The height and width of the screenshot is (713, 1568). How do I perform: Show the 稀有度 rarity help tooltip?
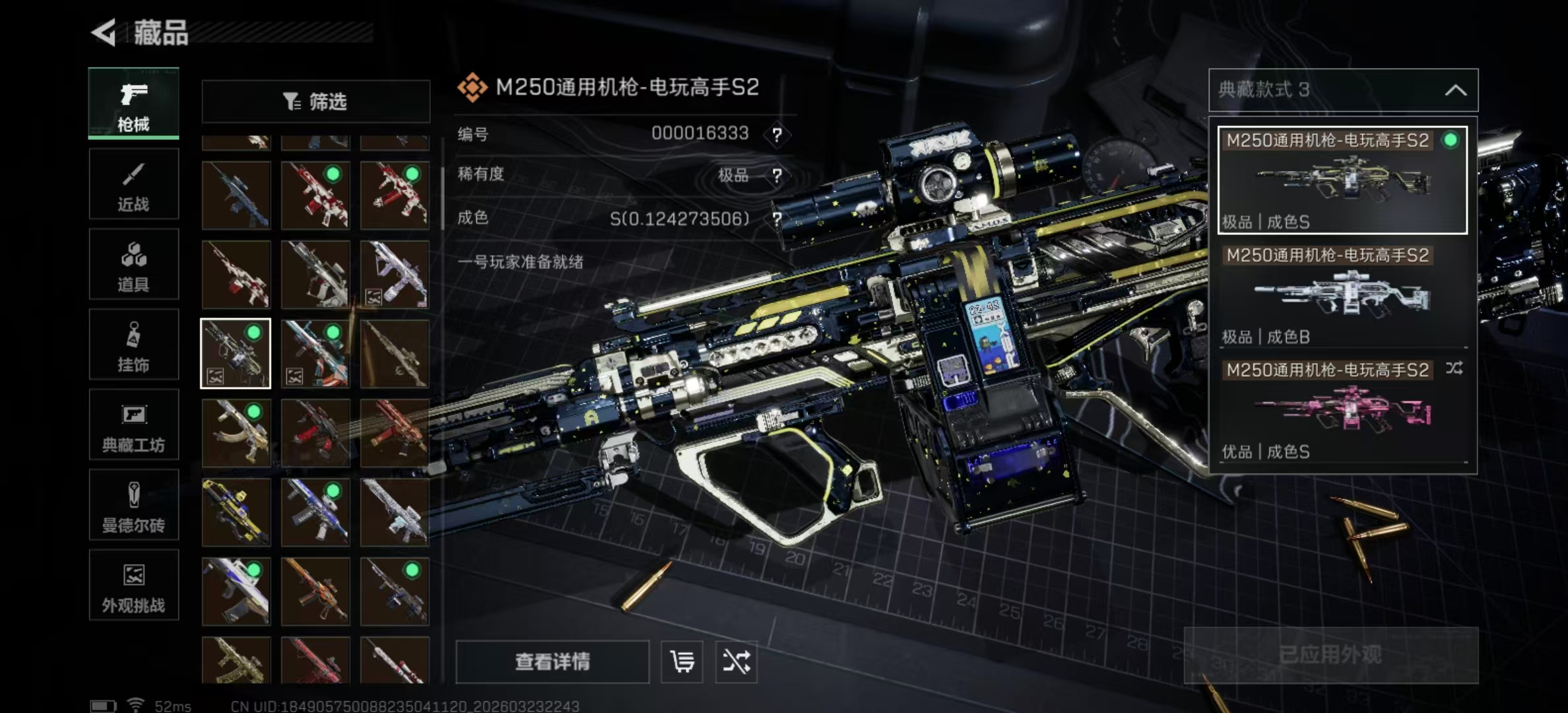(777, 176)
